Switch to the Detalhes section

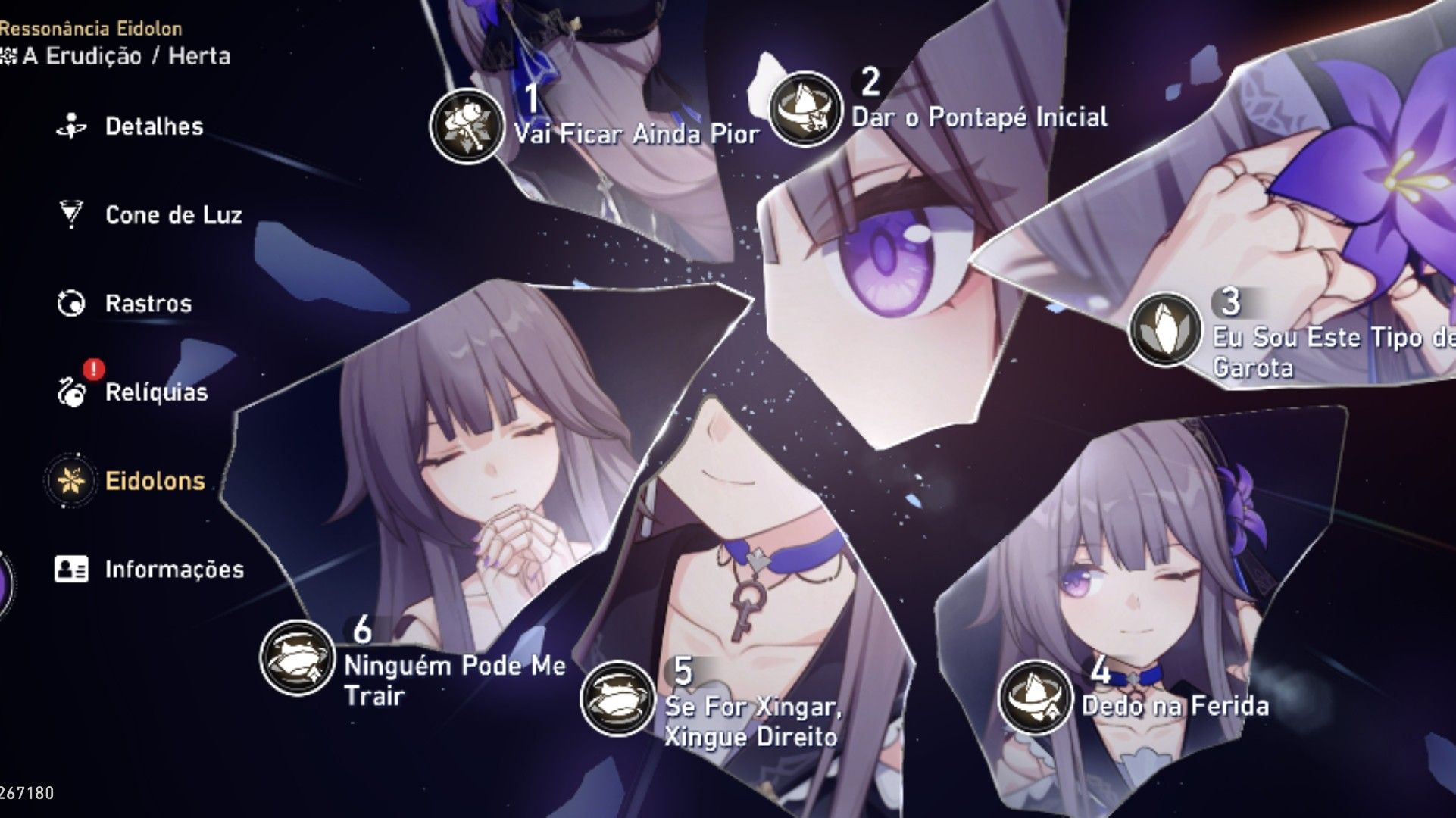[x=154, y=126]
